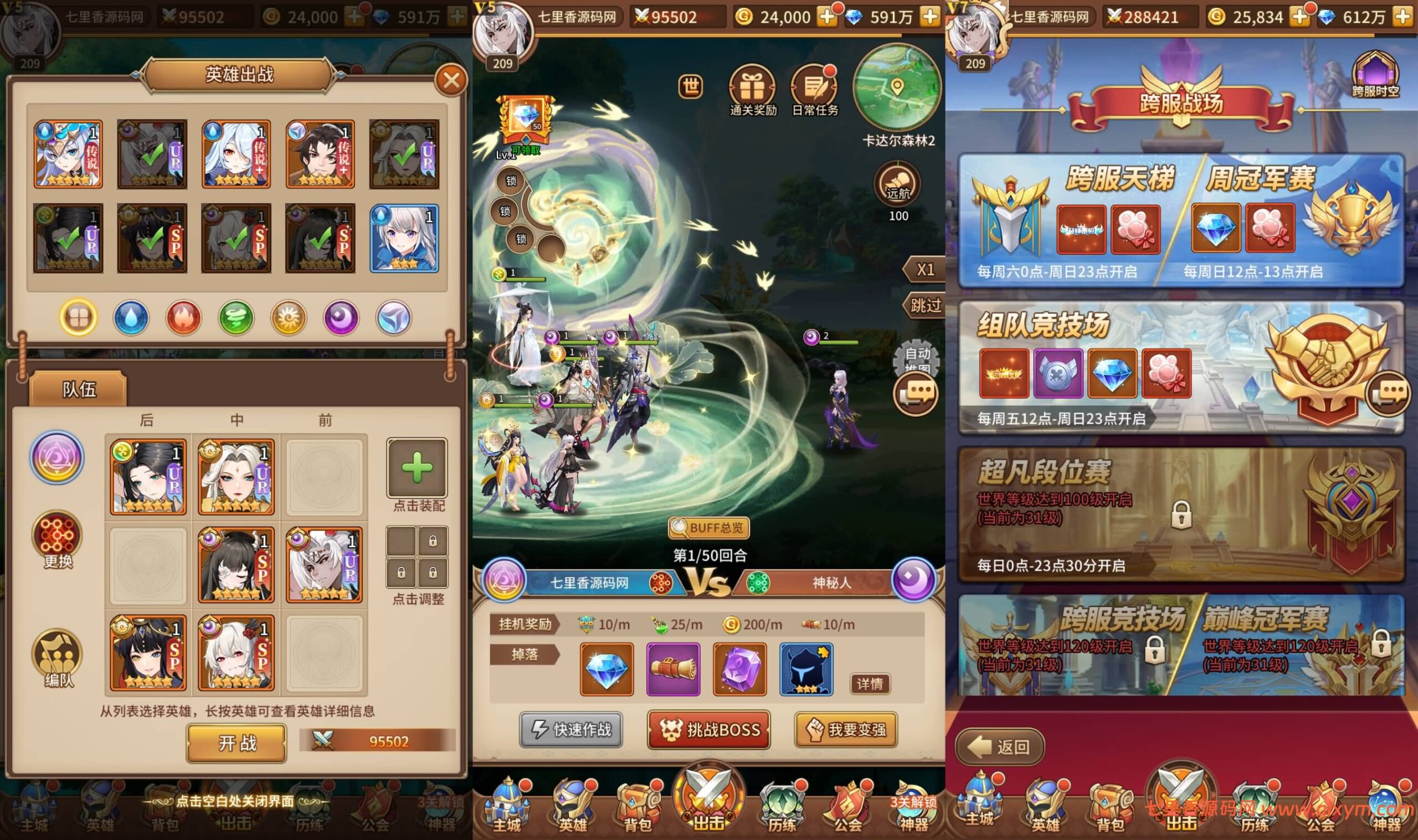Image resolution: width=1418 pixels, height=840 pixels.
Task: Start the battle with 开战
Action: click(x=237, y=743)
